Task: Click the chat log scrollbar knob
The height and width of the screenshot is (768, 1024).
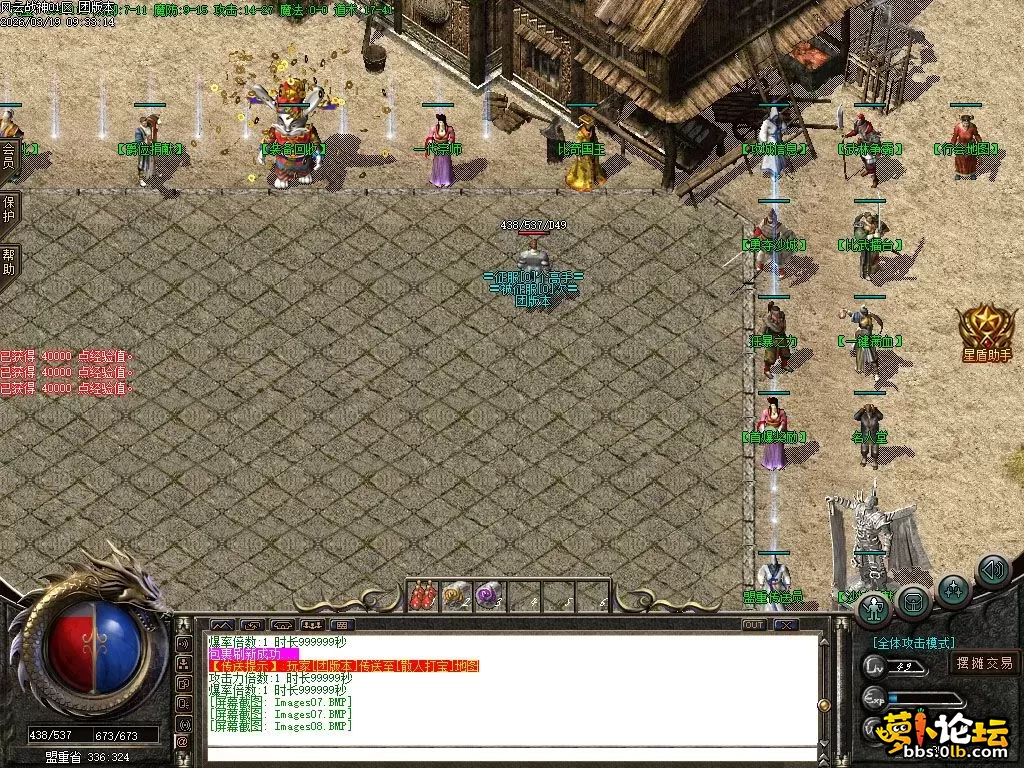Action: pyautogui.click(x=824, y=705)
